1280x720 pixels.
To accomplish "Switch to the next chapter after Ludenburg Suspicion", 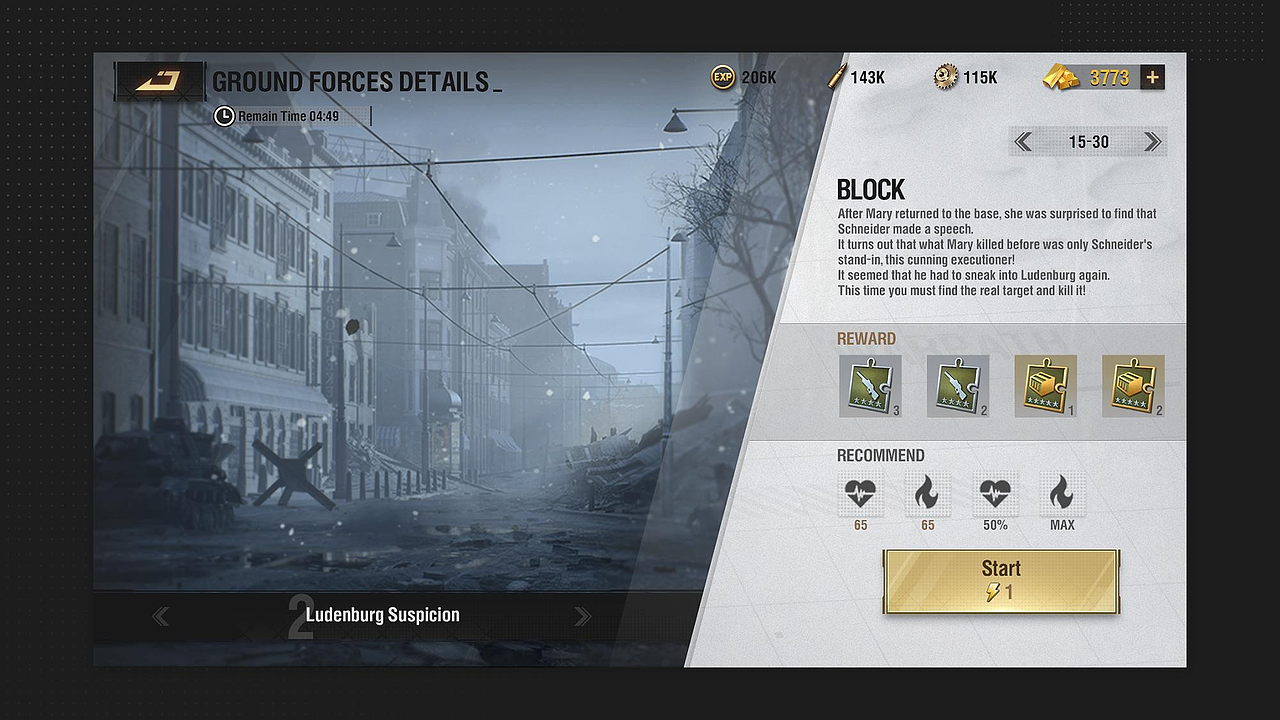I will (582, 616).
